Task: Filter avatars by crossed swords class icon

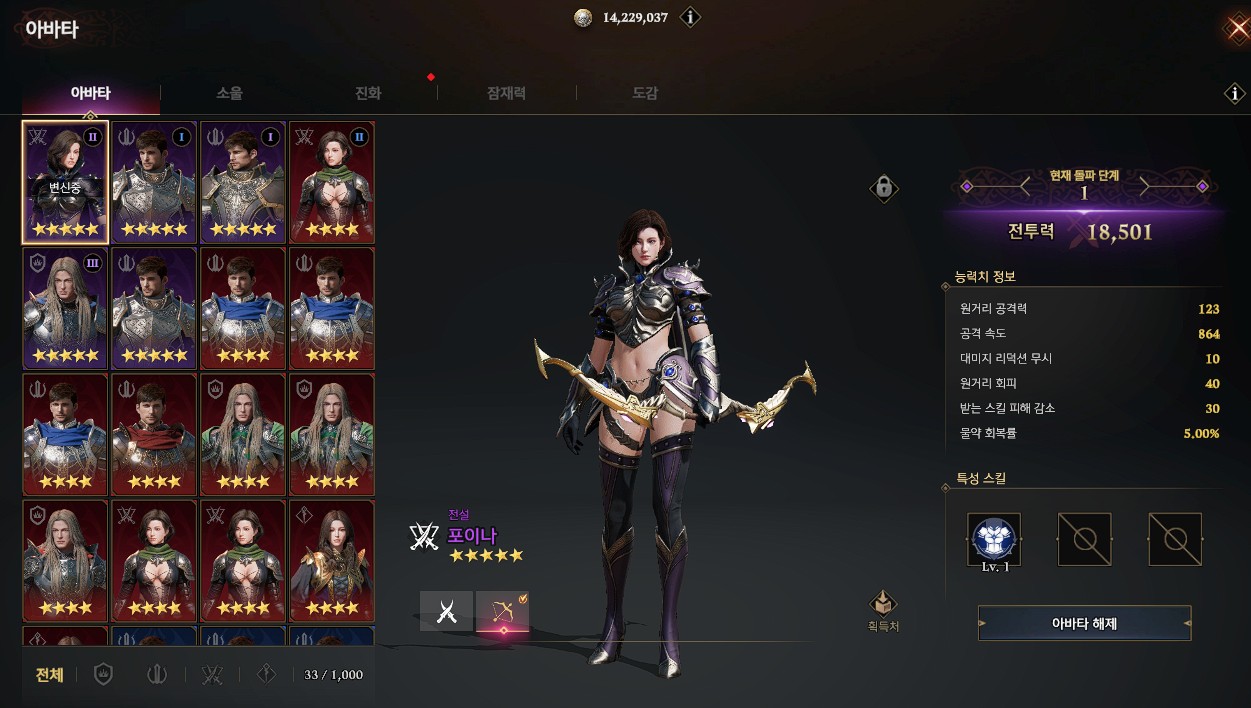Action: (211, 675)
